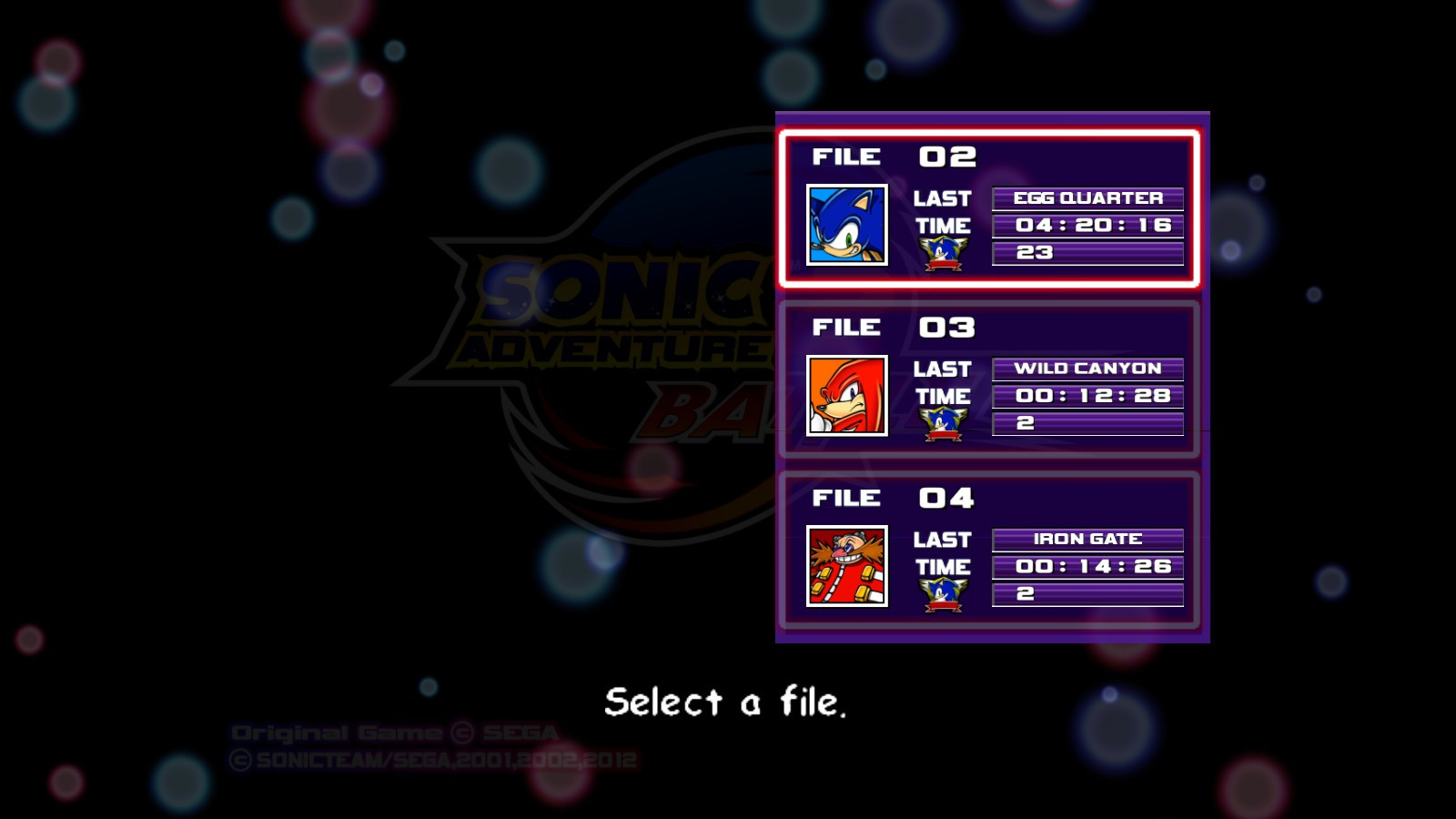Select the highlighted File 02 save slot
Screen dimensions: 1456x819
(990, 211)
